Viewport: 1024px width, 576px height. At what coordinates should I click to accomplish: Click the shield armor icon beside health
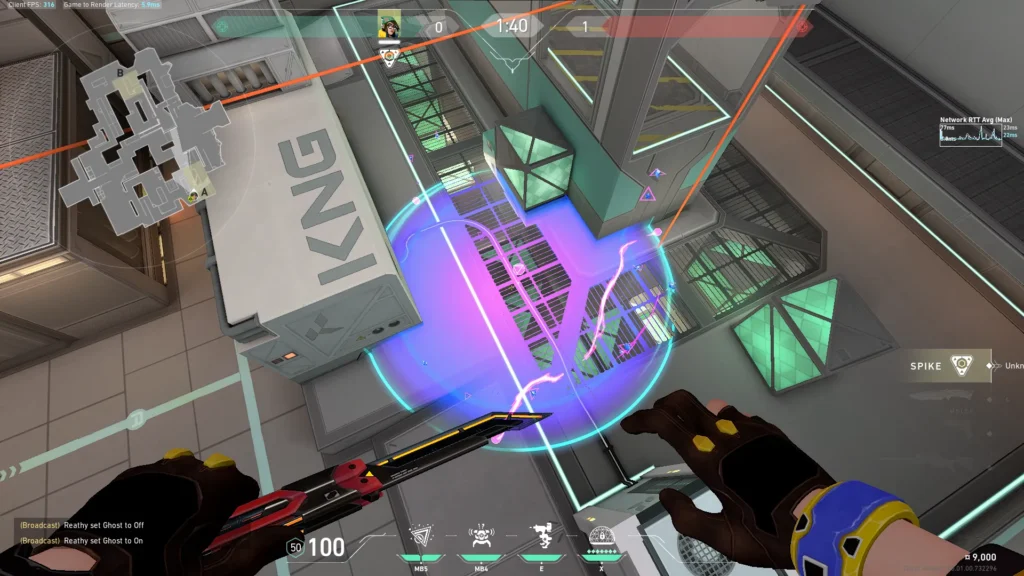coord(295,547)
